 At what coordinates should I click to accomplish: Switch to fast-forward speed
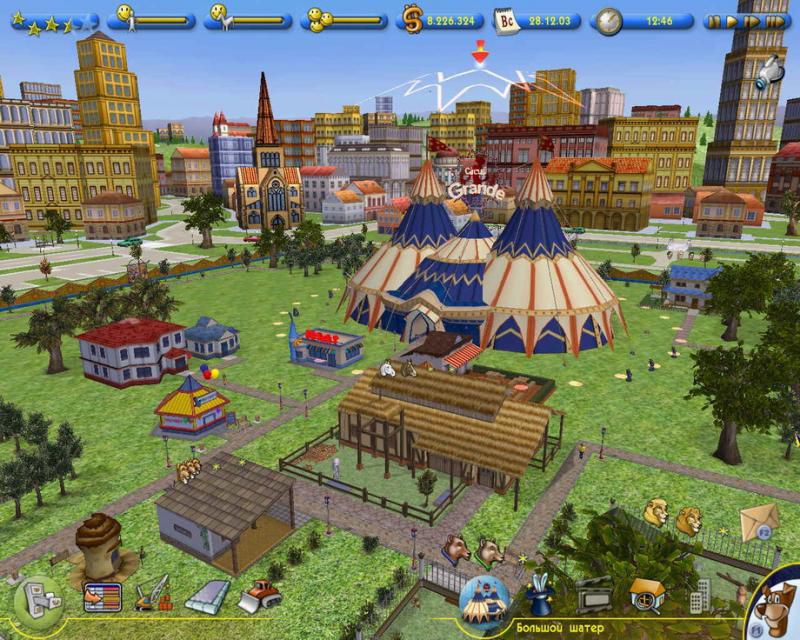[x=752, y=20]
